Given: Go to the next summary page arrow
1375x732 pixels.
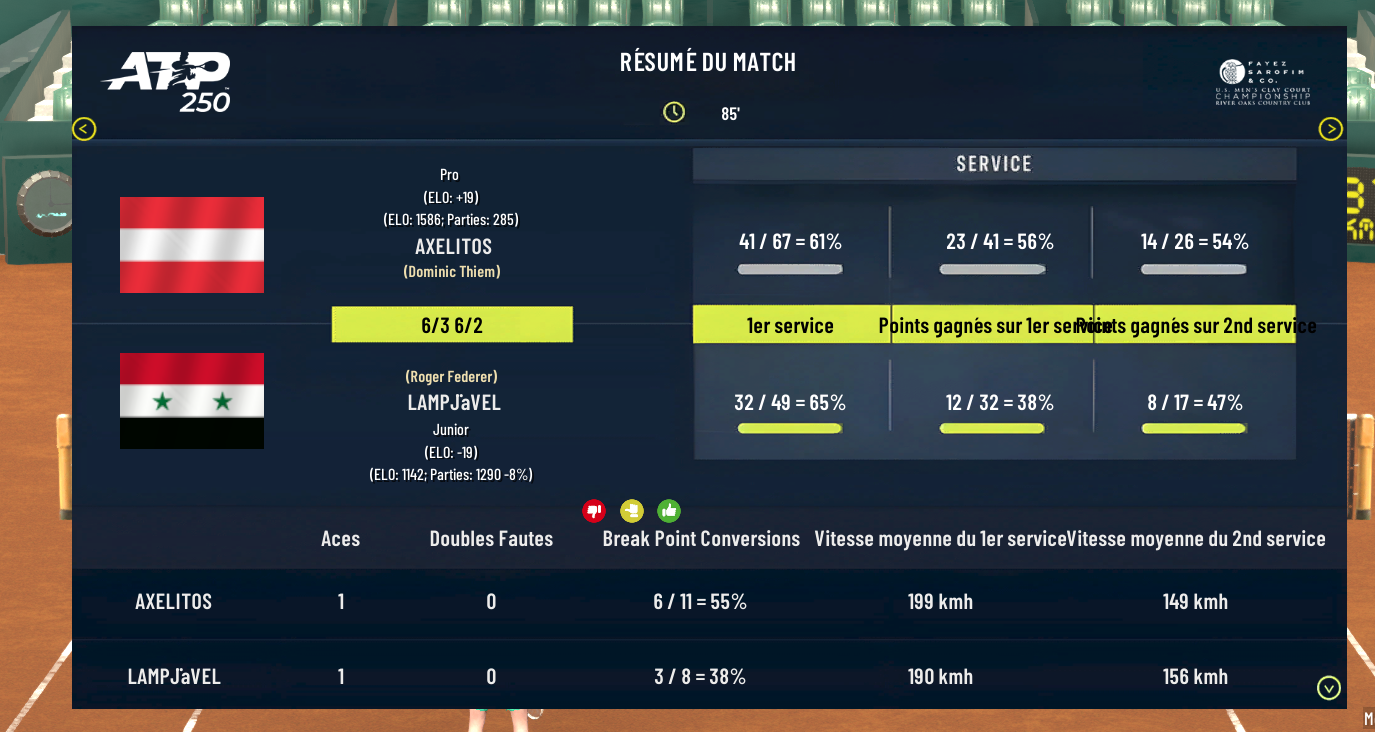Looking at the screenshot, I should [x=1330, y=129].
